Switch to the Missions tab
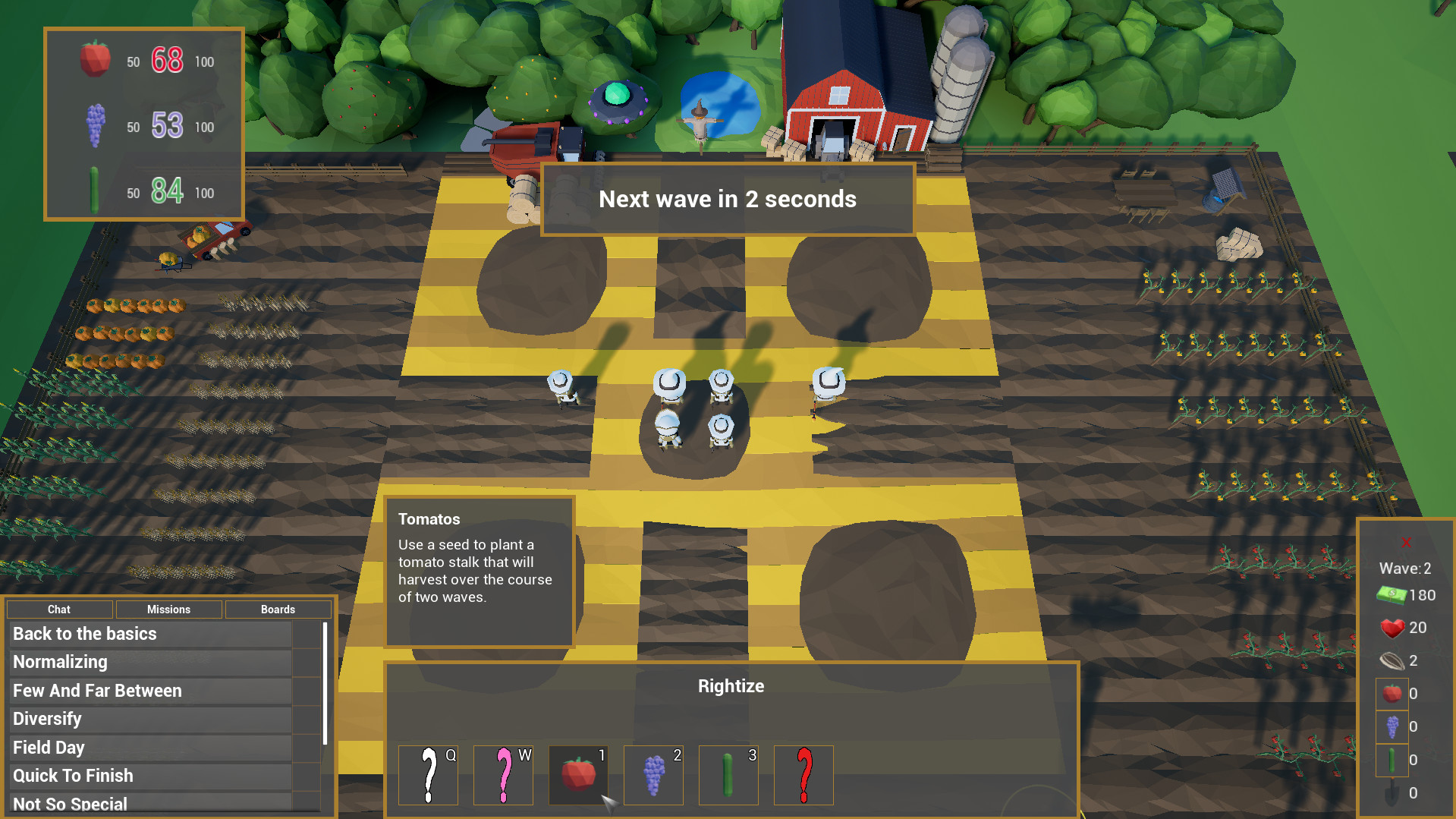 pos(168,609)
